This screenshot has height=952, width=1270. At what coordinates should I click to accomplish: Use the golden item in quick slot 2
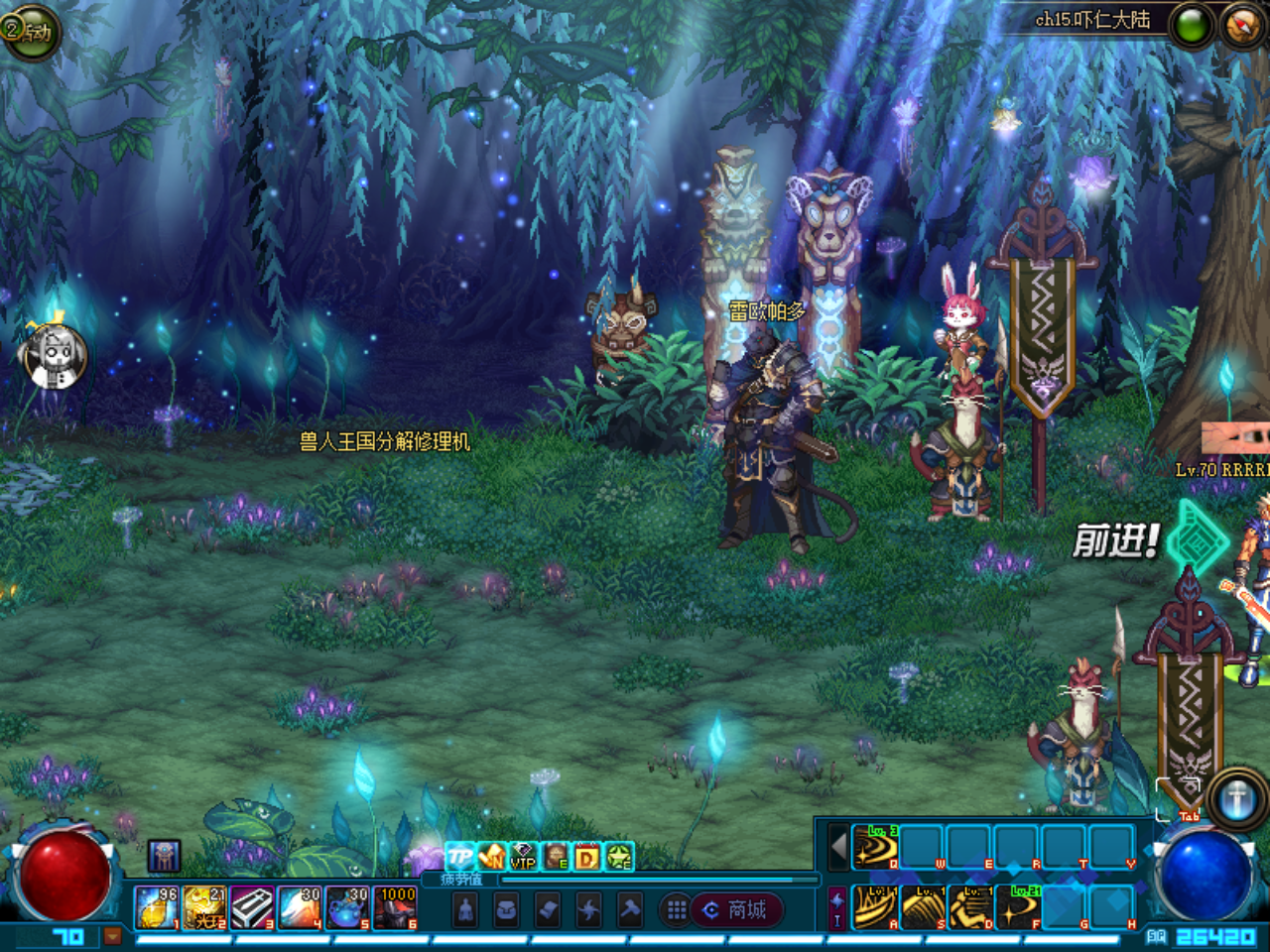[x=204, y=907]
